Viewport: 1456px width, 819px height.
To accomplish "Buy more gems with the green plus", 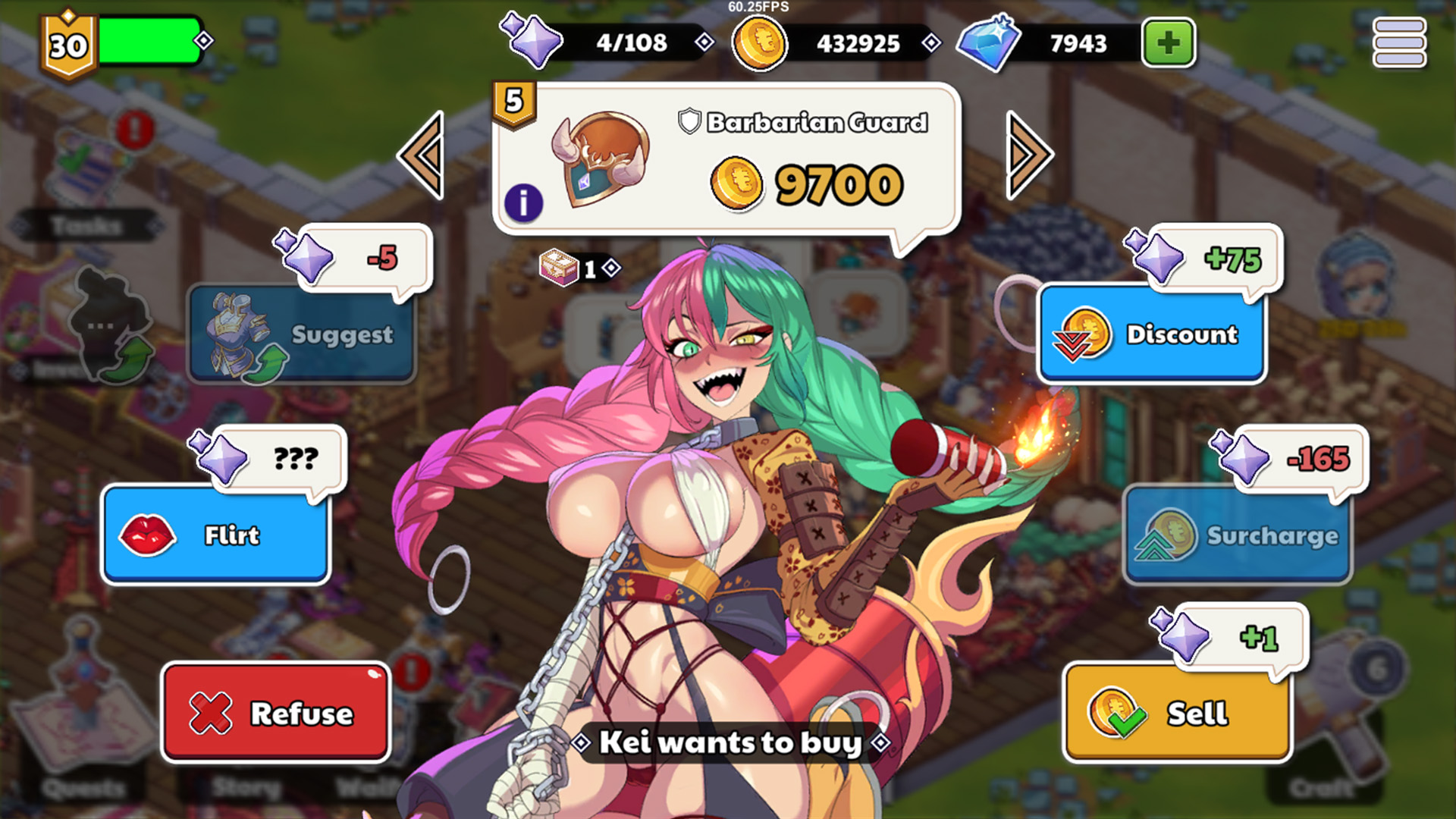I will pyautogui.click(x=1169, y=43).
